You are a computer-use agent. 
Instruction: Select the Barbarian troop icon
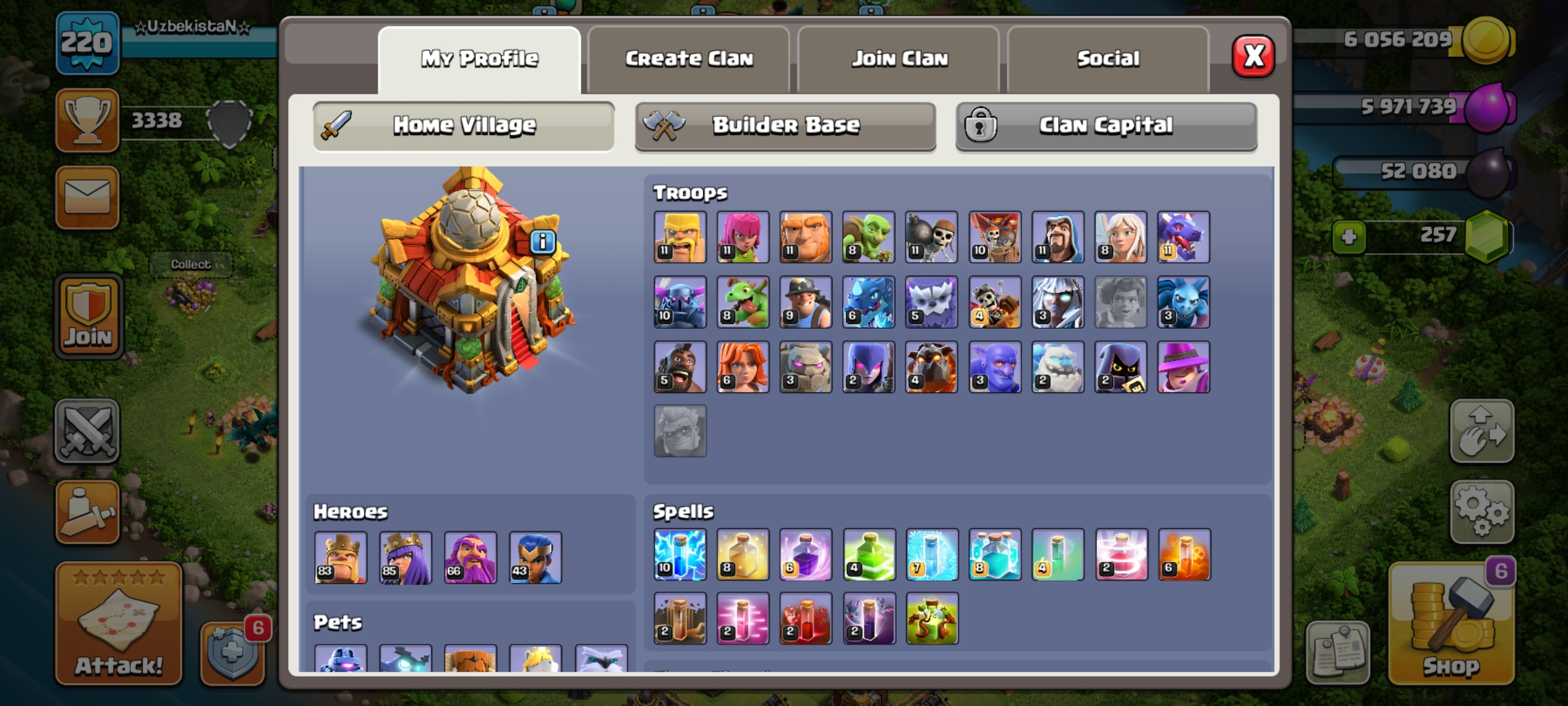tap(679, 237)
